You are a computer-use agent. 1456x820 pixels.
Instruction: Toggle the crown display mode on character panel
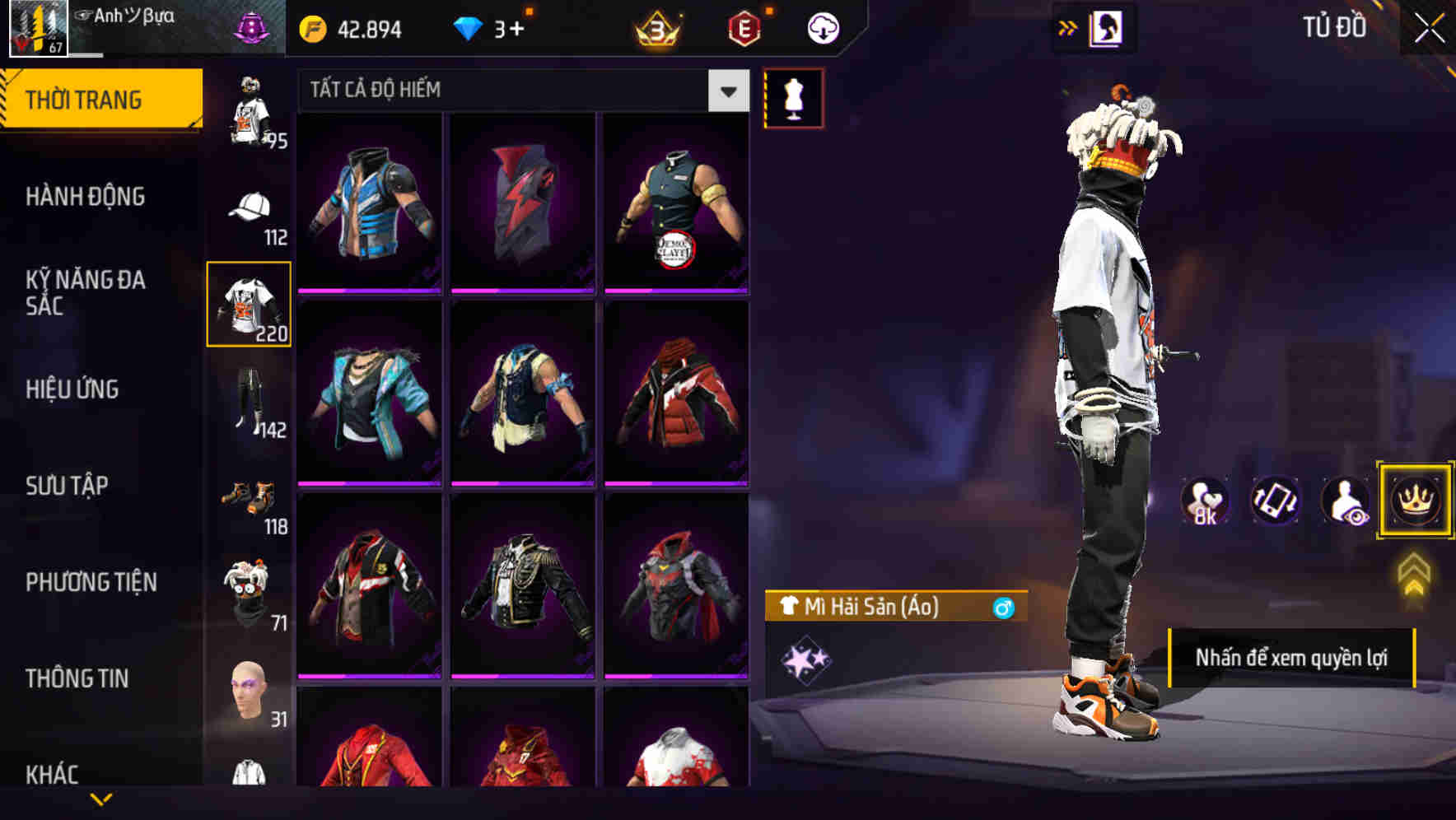[x=1414, y=501]
